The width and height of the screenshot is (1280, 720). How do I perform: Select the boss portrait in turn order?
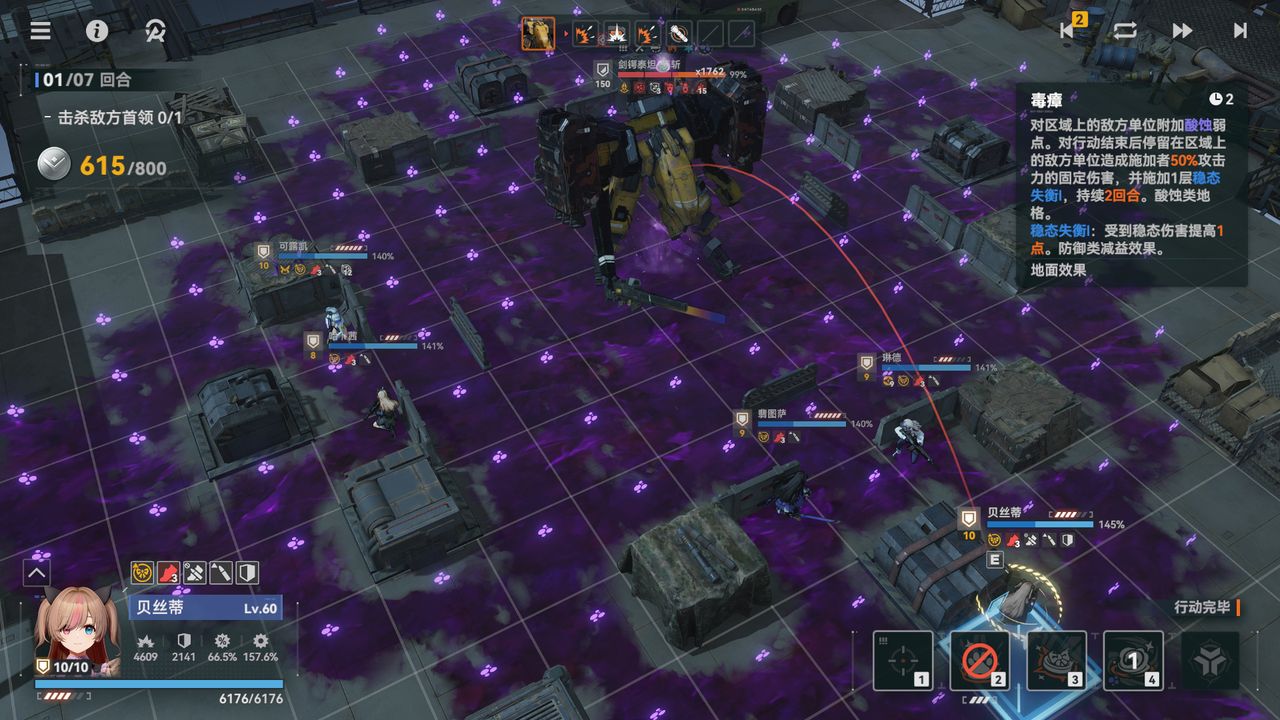tap(538, 34)
